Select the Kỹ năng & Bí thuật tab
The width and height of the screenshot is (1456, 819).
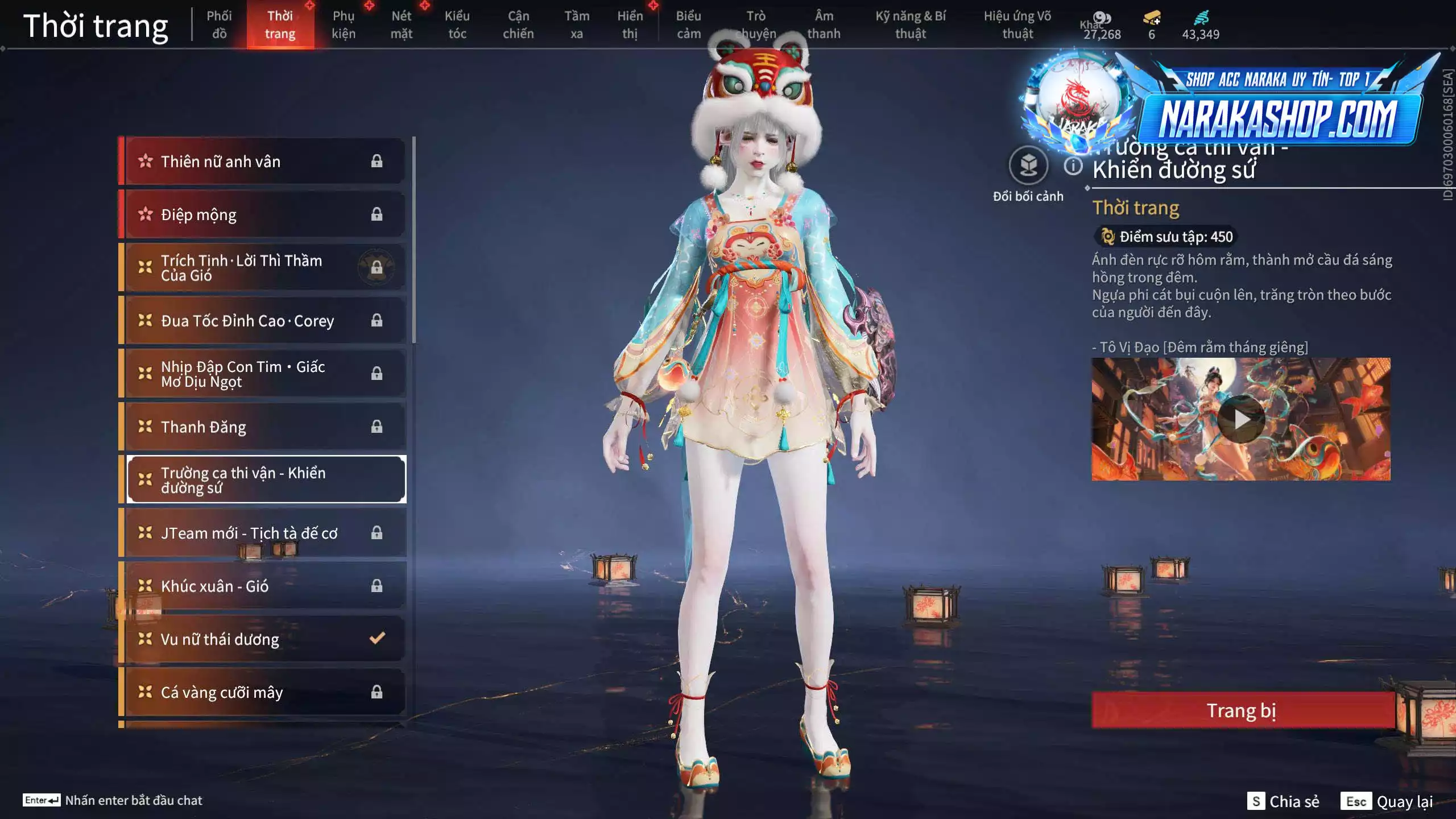(x=911, y=25)
